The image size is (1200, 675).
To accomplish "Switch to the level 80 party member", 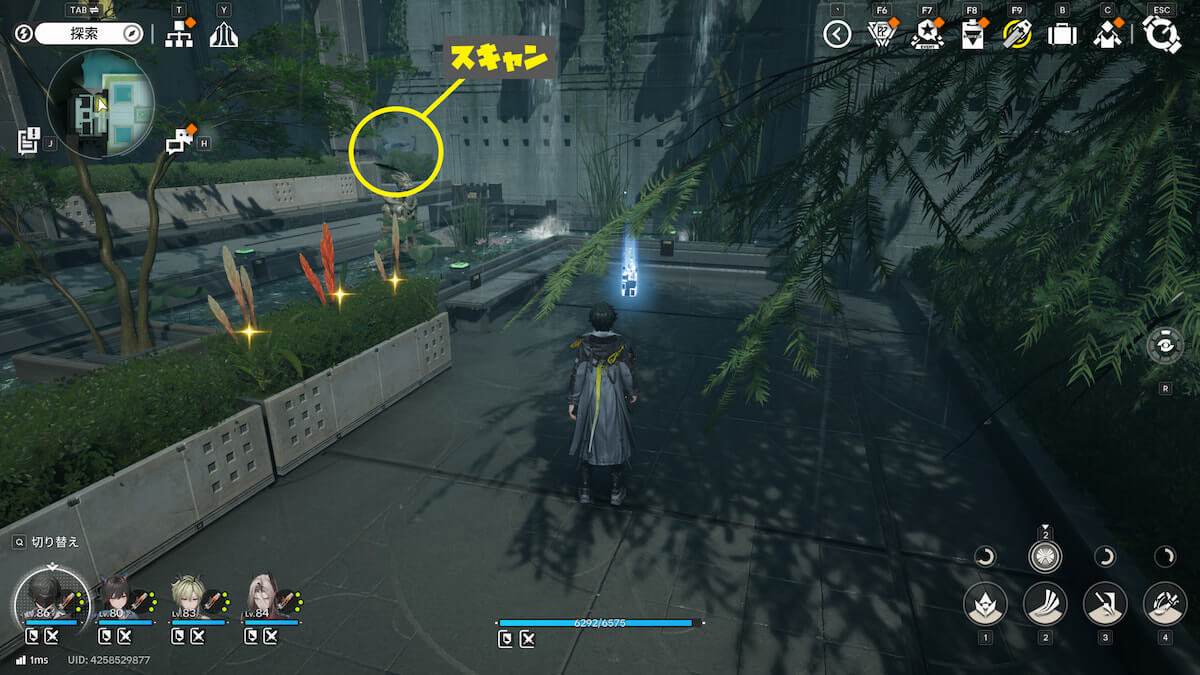I will point(116,597).
